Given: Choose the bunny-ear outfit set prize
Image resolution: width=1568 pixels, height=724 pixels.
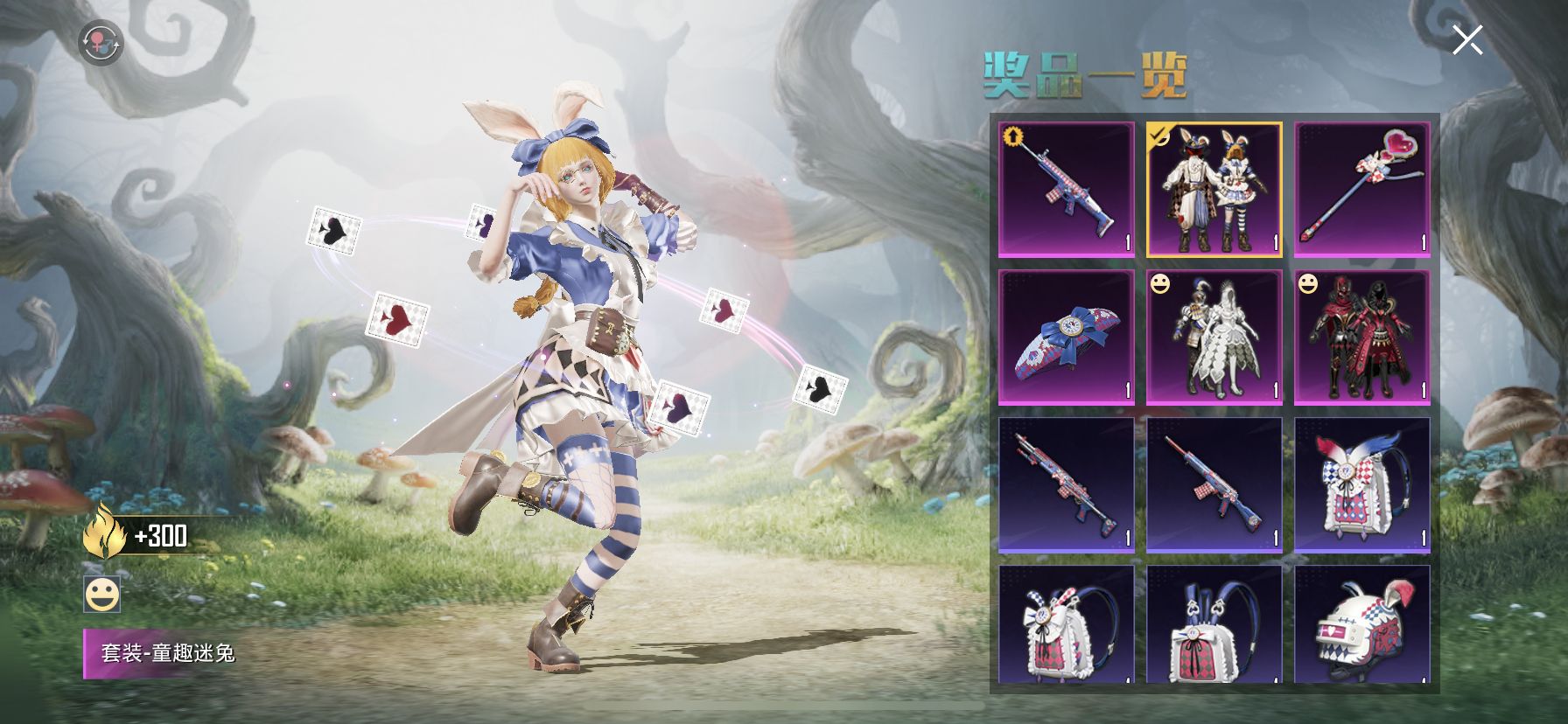Looking at the screenshot, I should [1214, 190].
